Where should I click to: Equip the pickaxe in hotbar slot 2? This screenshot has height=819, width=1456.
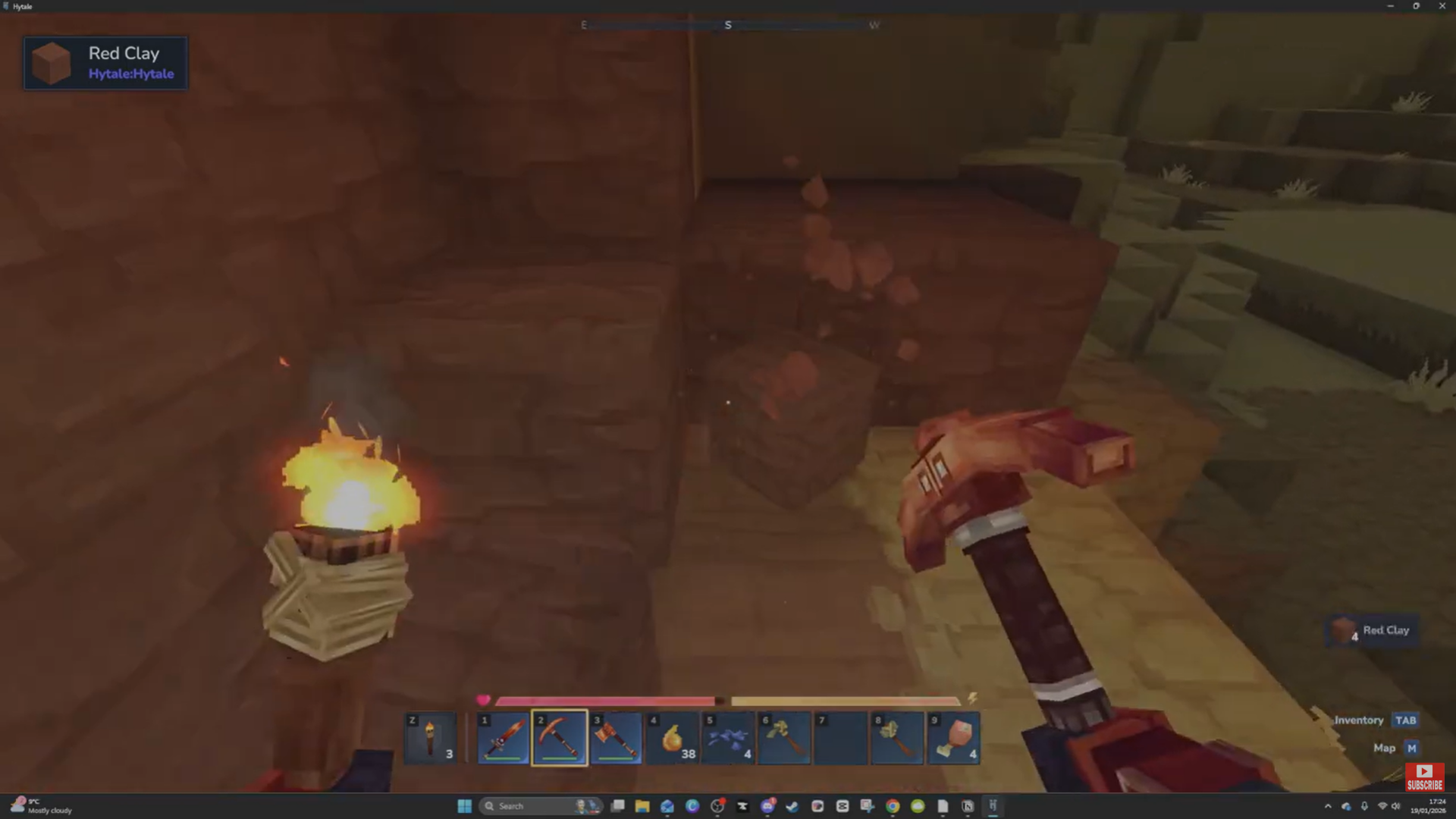(x=560, y=737)
